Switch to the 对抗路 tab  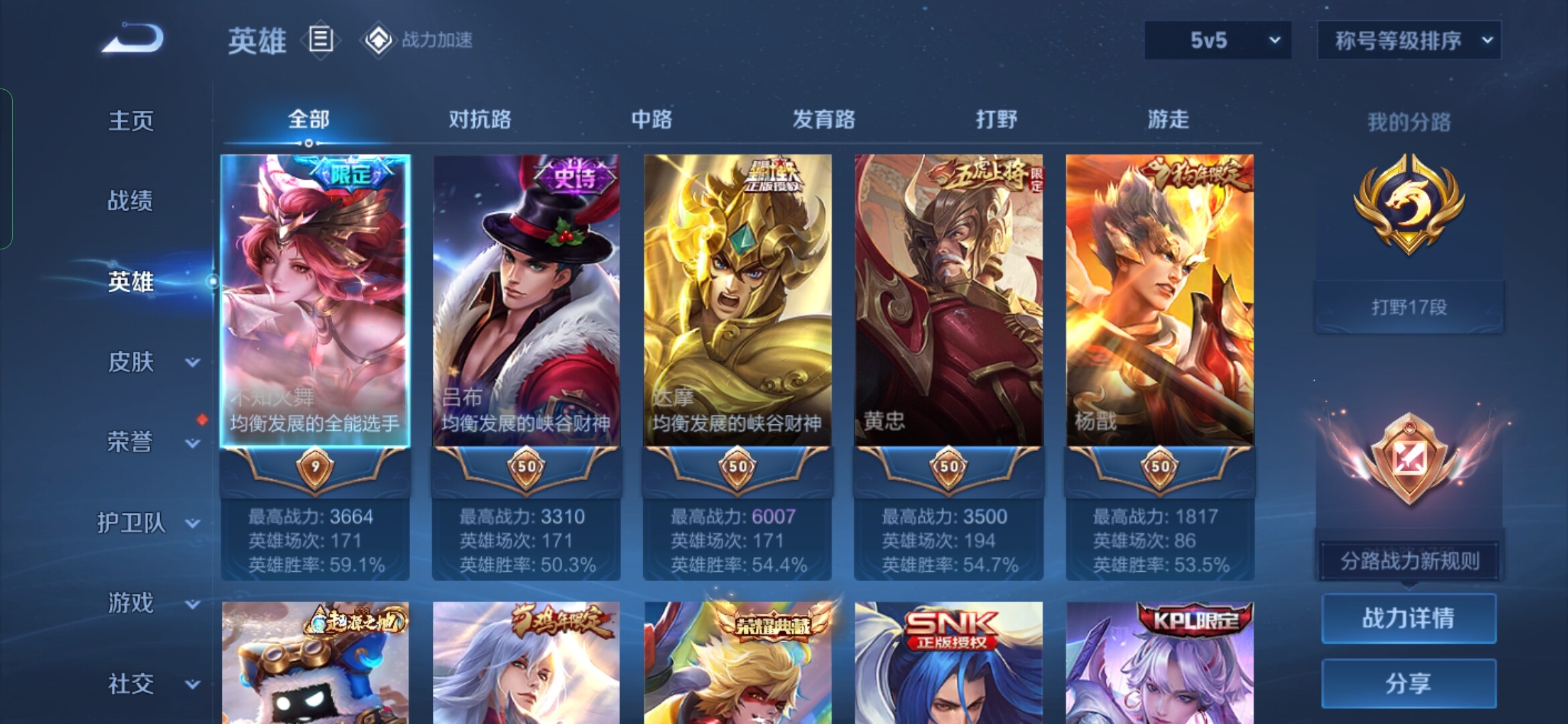coord(480,119)
